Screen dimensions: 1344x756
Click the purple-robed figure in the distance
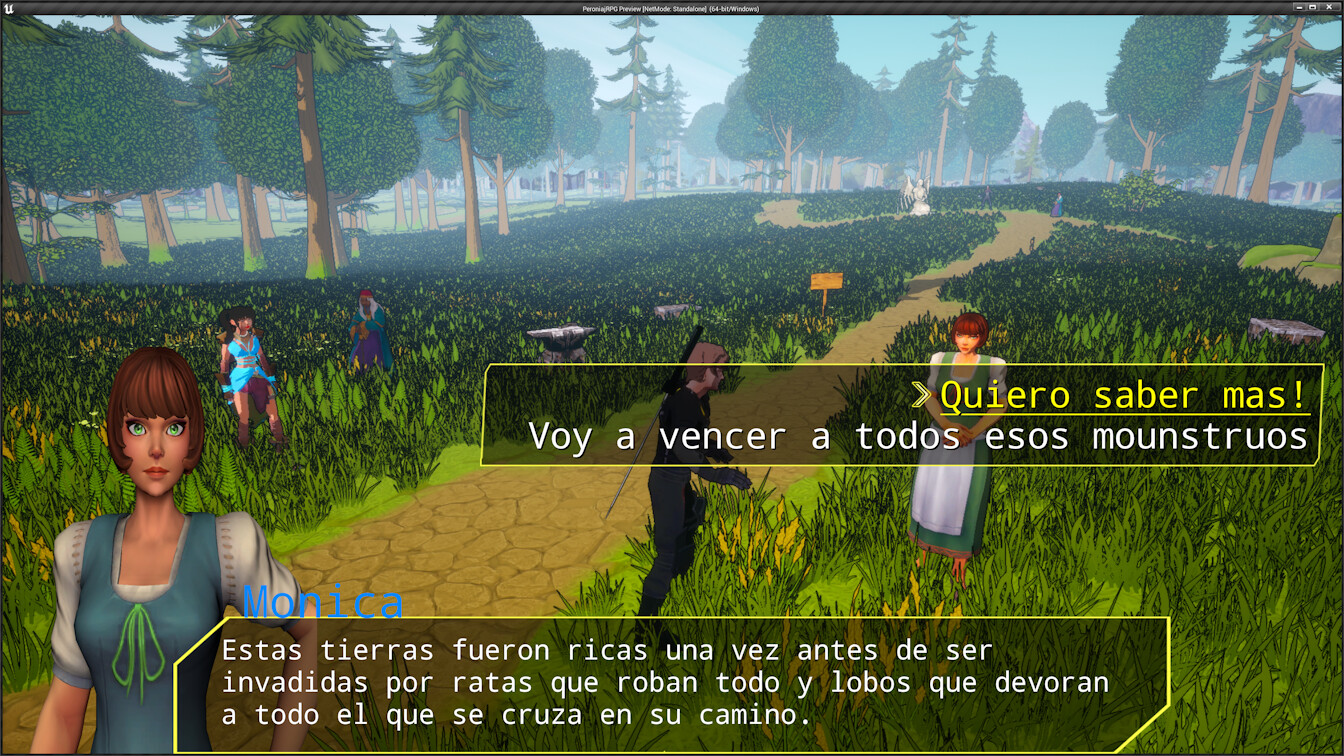[1058, 205]
